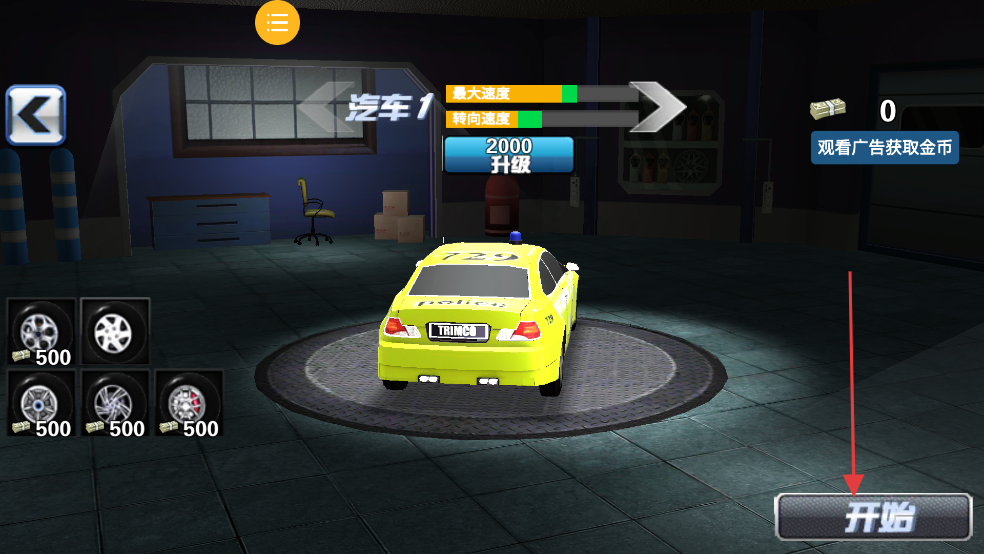Start the race with the 开始 button

point(873,517)
